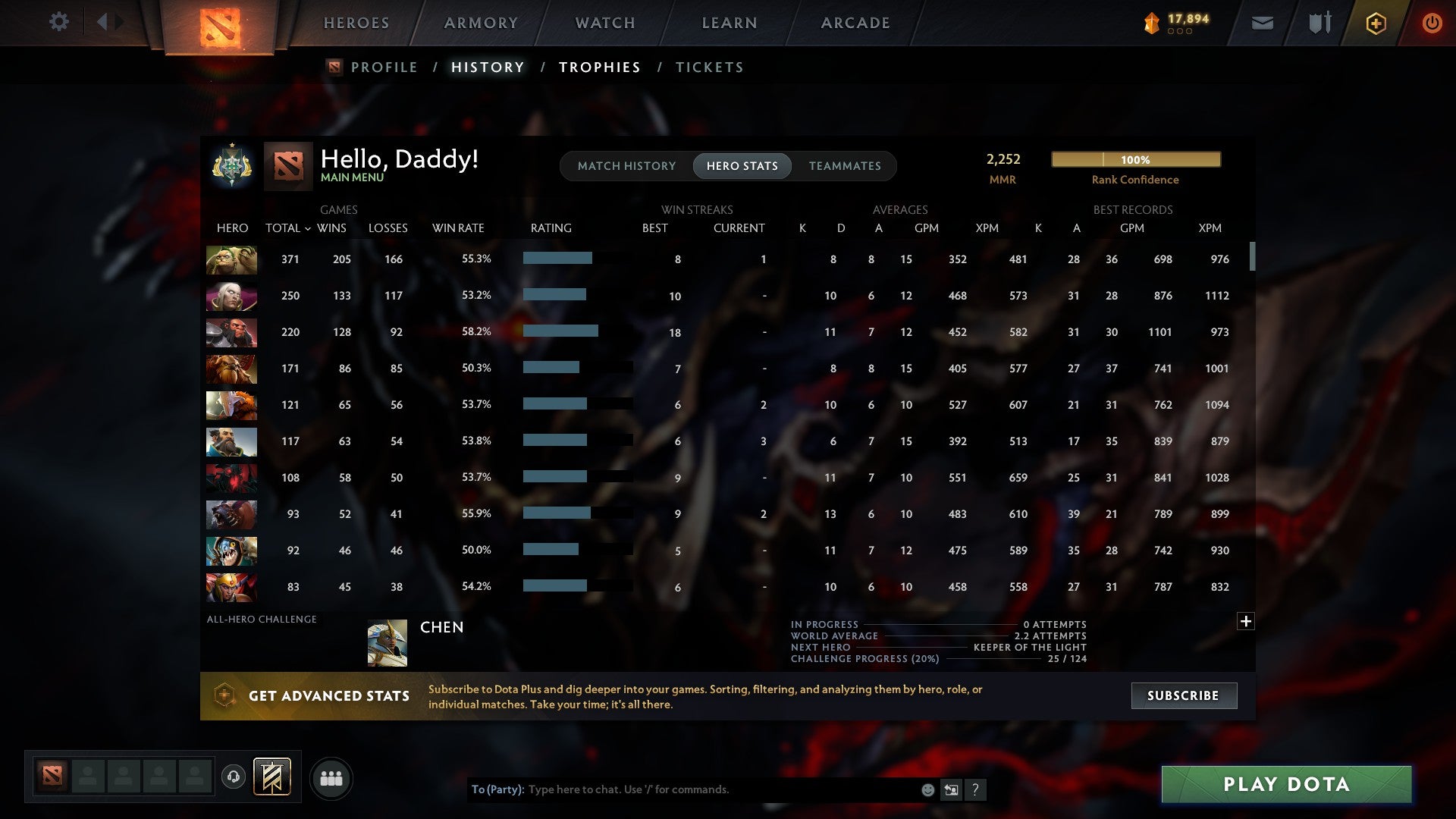Click the red power exit icon
This screenshot has width=1456, height=819.
click(x=1432, y=24)
